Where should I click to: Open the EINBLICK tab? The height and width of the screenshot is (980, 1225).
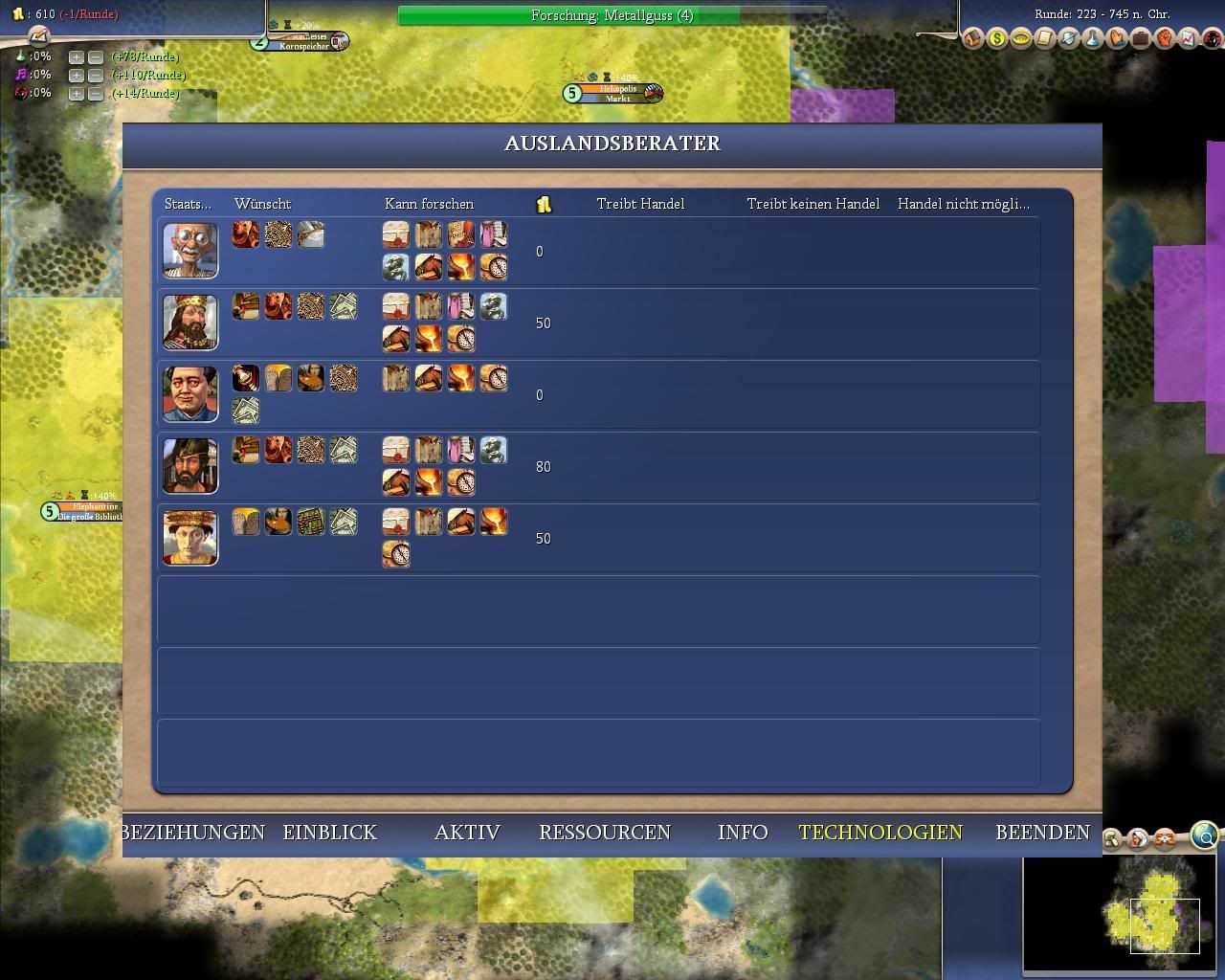[x=330, y=833]
